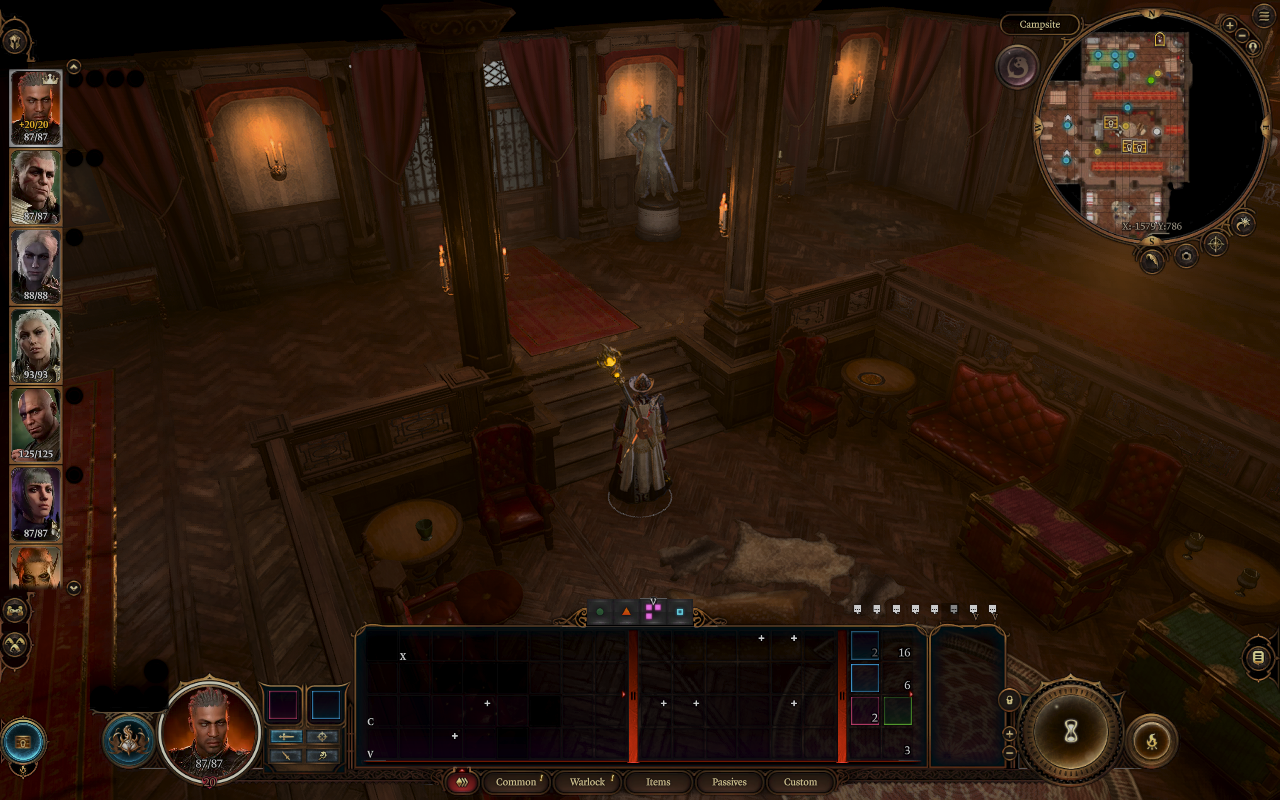Image resolution: width=1280 pixels, height=800 pixels.
Task: Expand the party list down arrow
Action: click(74, 588)
